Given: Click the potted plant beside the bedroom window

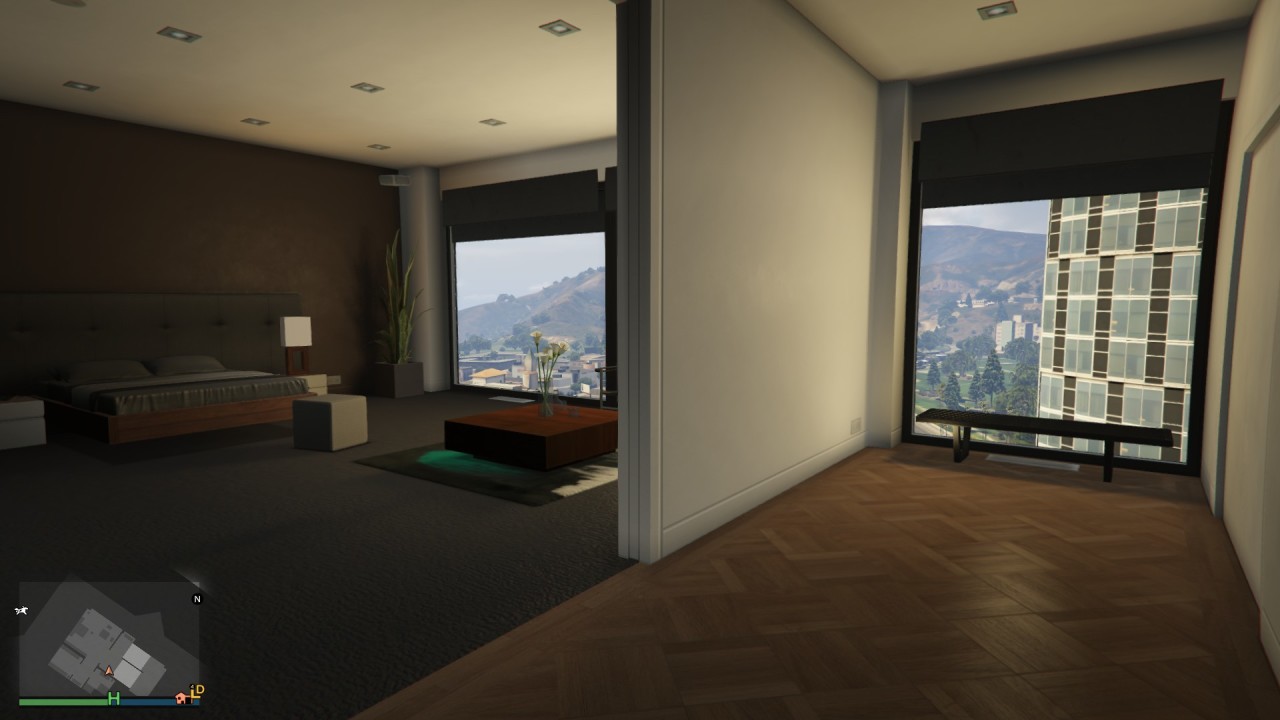Looking at the screenshot, I should point(398,320).
